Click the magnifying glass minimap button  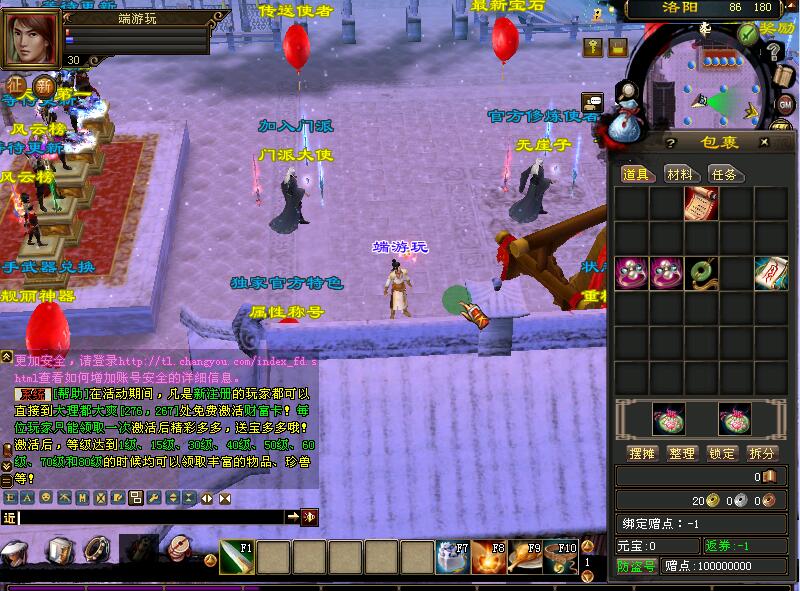(x=627, y=94)
